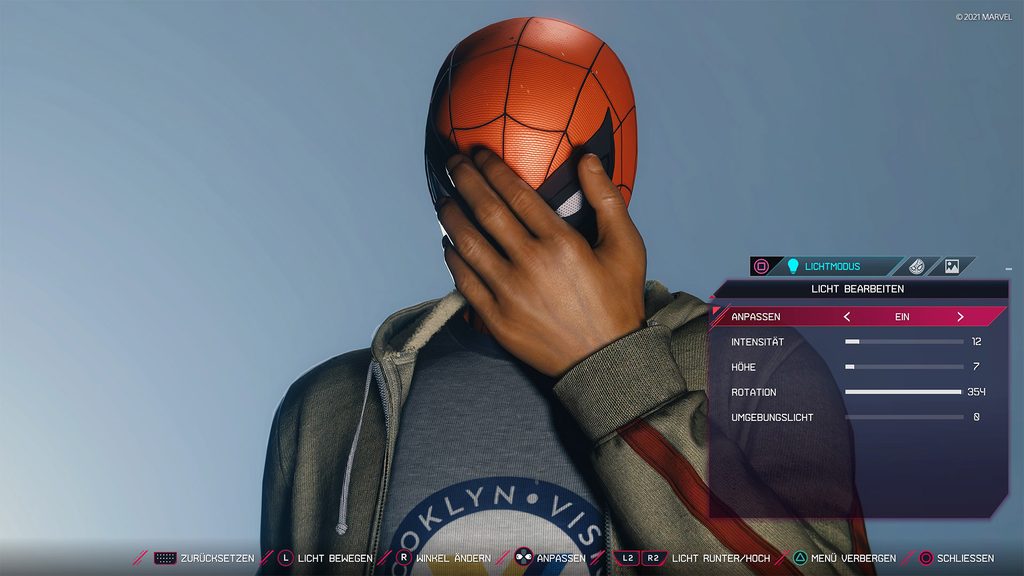Set the Höhe slider
The image size is (1024, 576).
tap(904, 367)
